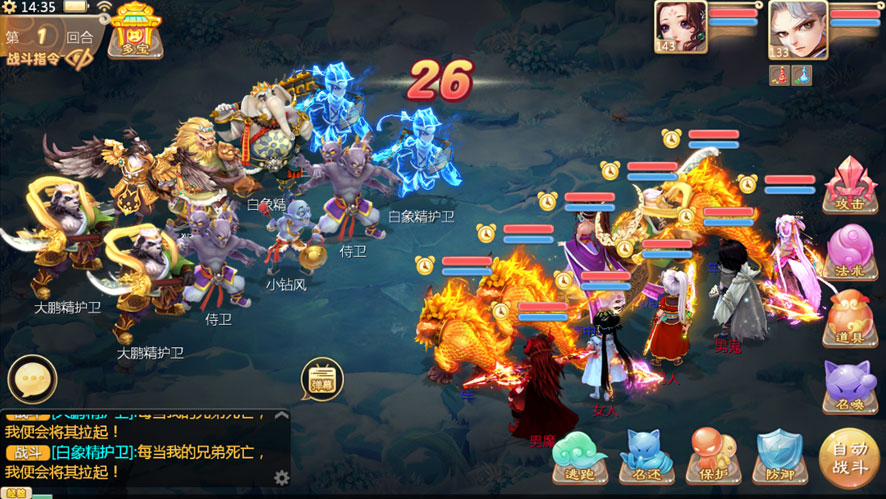886x499 pixels.
Task: Open the chat speech bubble button
Action: pos(32,380)
